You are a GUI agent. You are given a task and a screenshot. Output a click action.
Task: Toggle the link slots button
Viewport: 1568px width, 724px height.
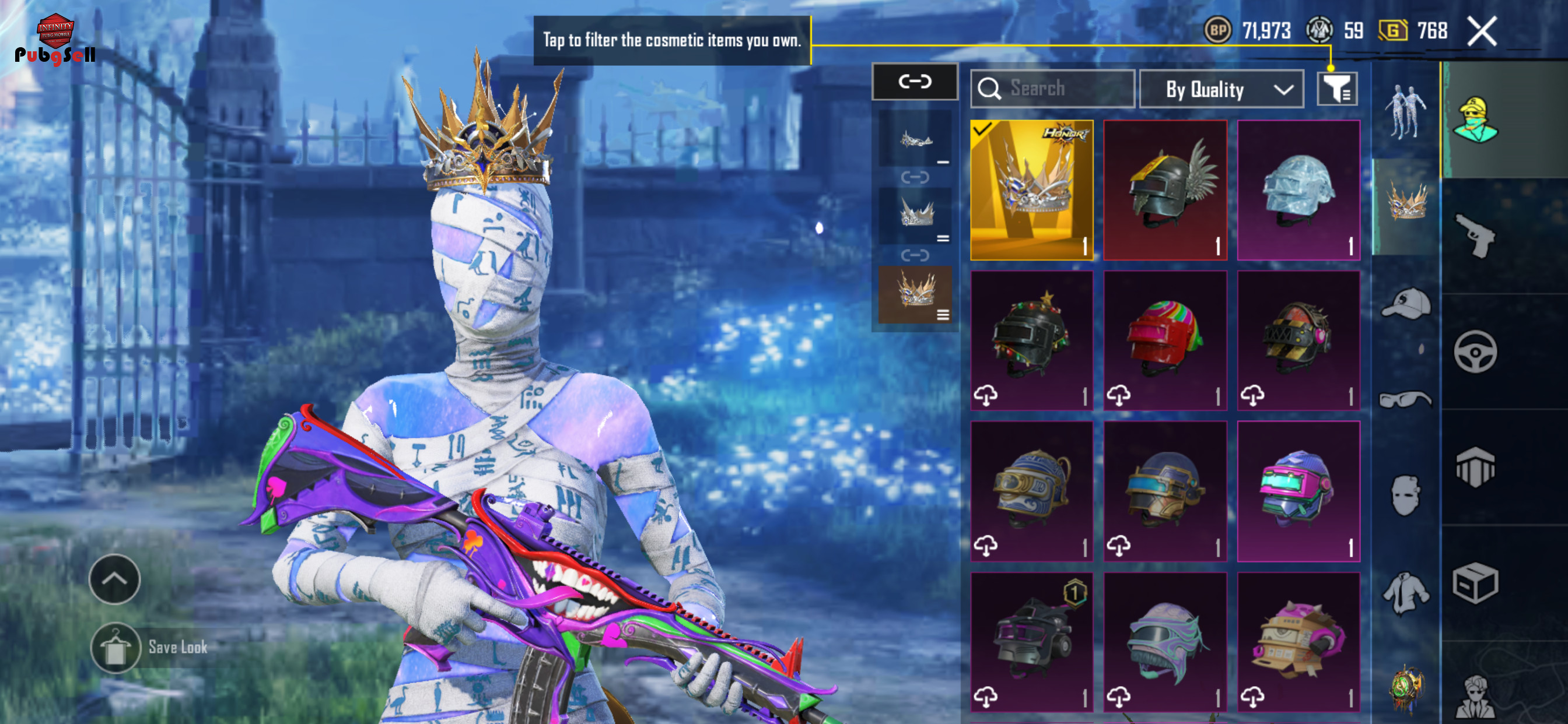[914, 82]
